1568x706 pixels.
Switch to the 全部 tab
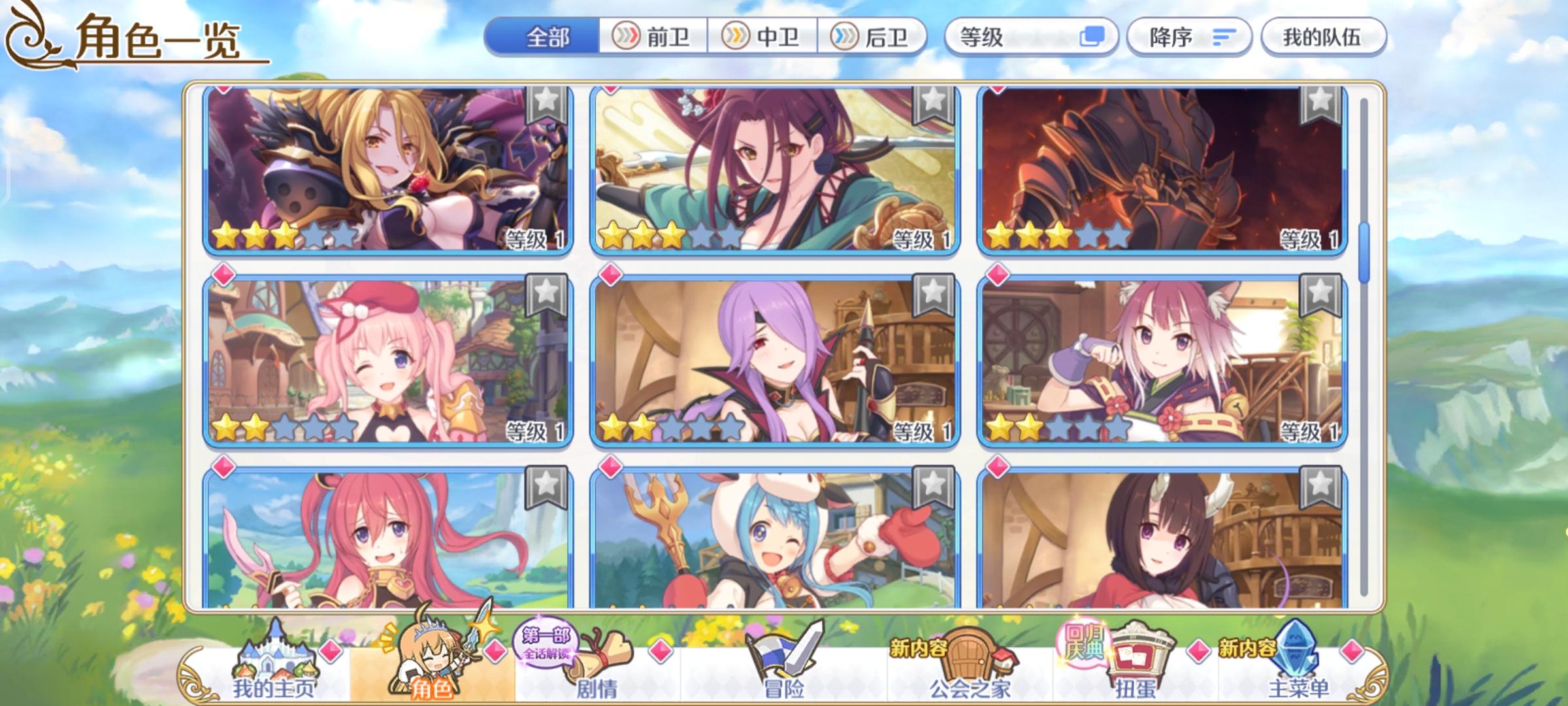pyautogui.click(x=547, y=38)
